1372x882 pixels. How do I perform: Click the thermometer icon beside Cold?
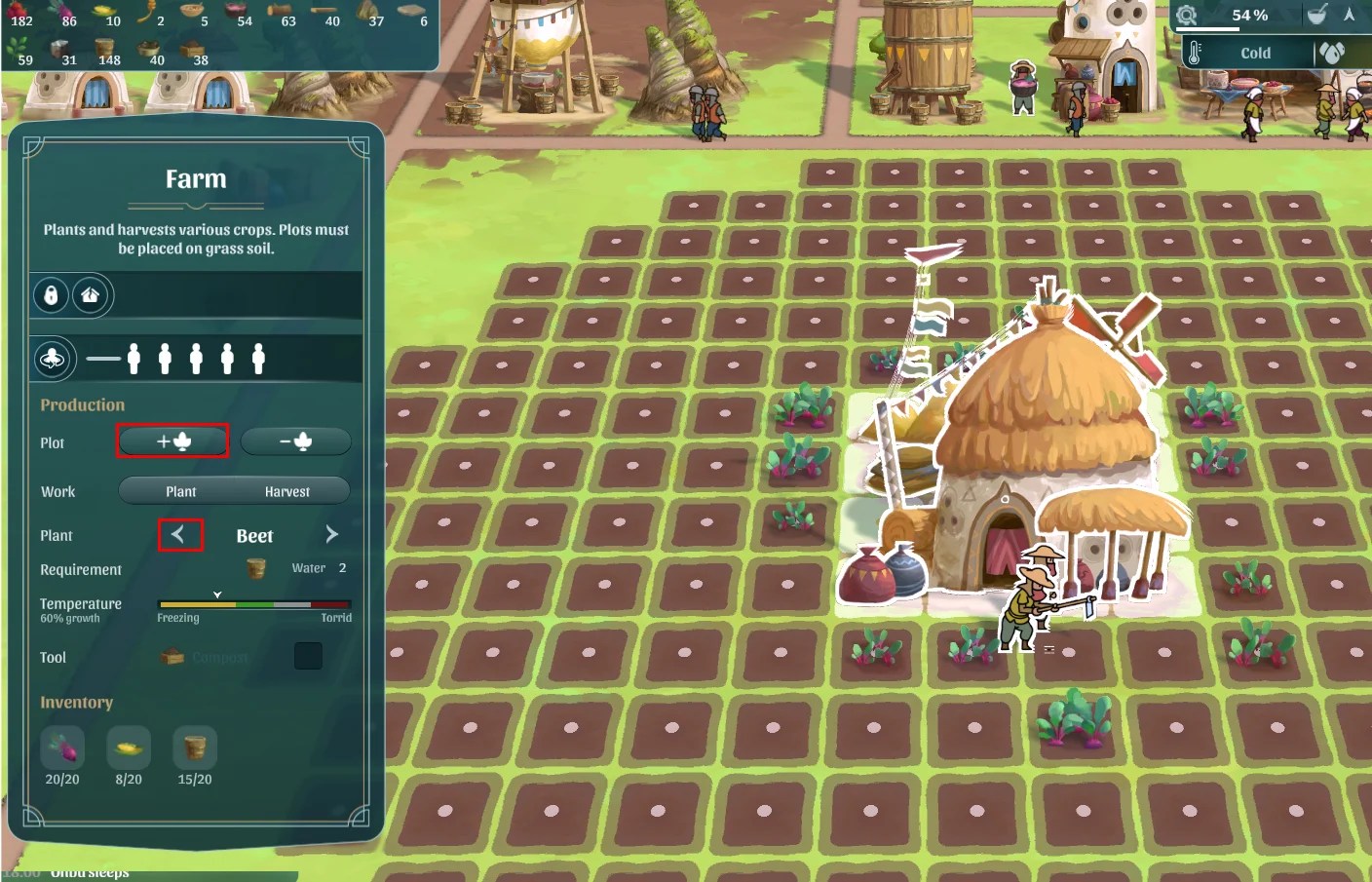(x=1197, y=53)
